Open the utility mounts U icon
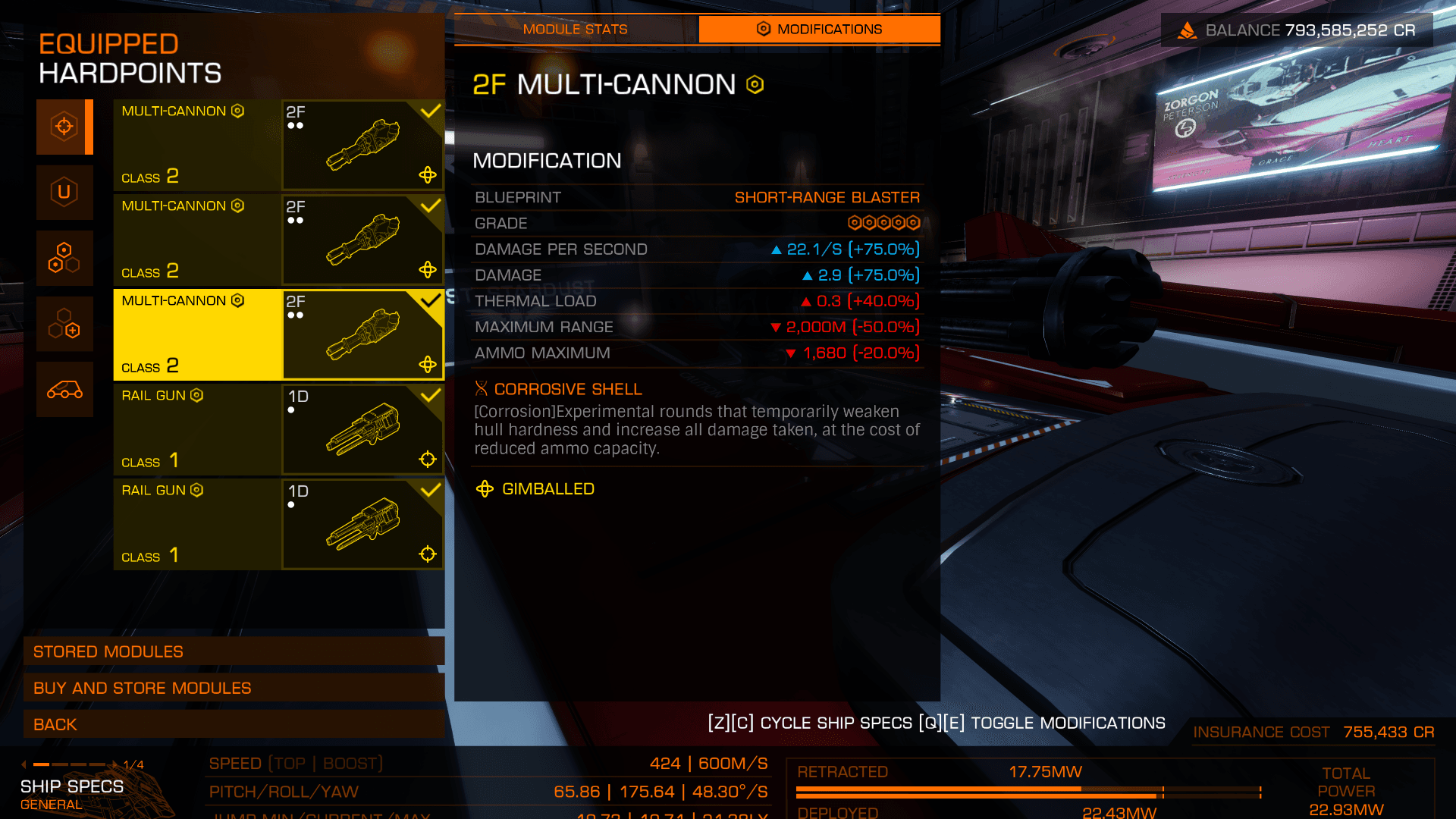 click(64, 193)
